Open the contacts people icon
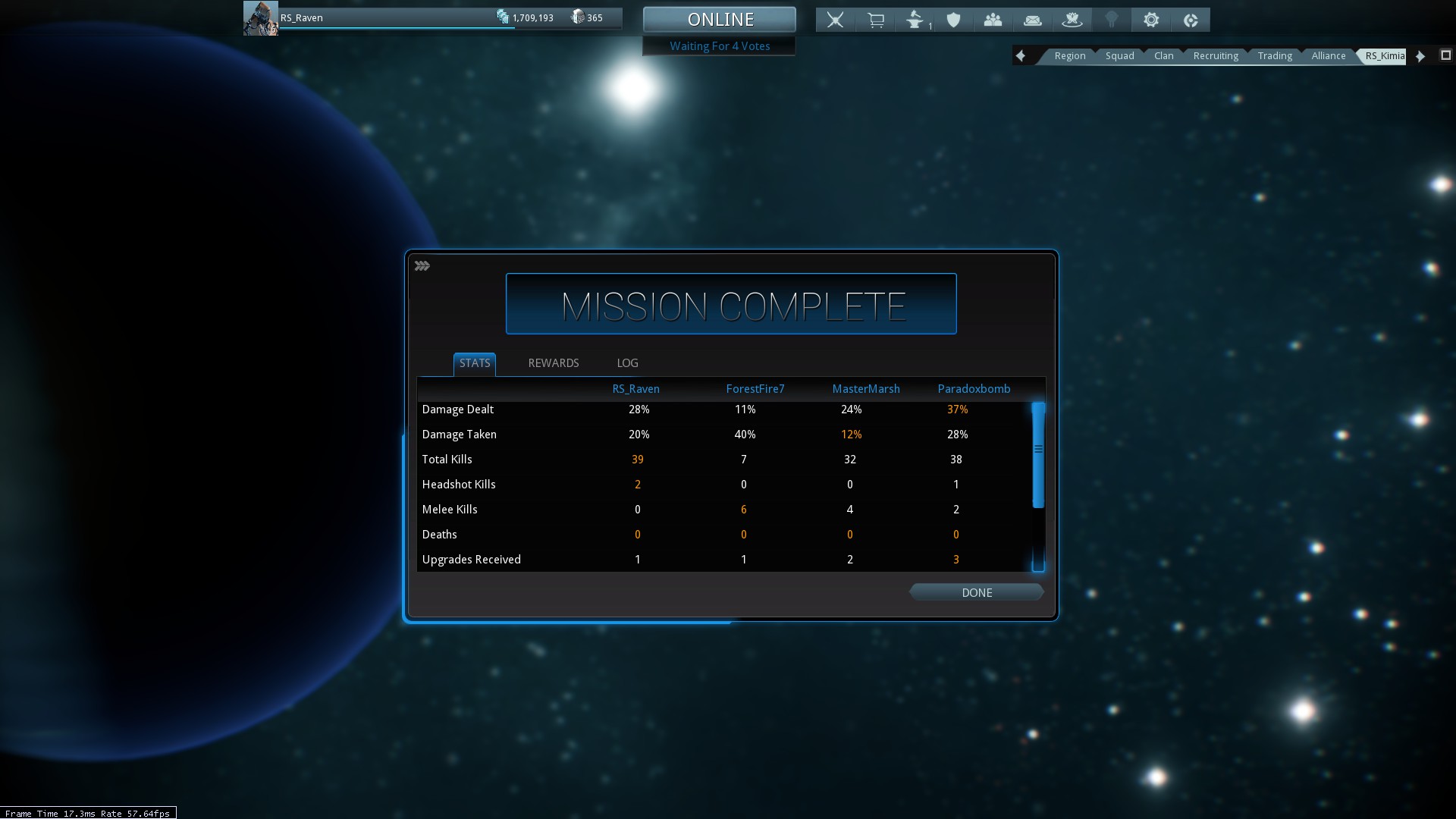Screen dimensions: 1456x819 993,20
